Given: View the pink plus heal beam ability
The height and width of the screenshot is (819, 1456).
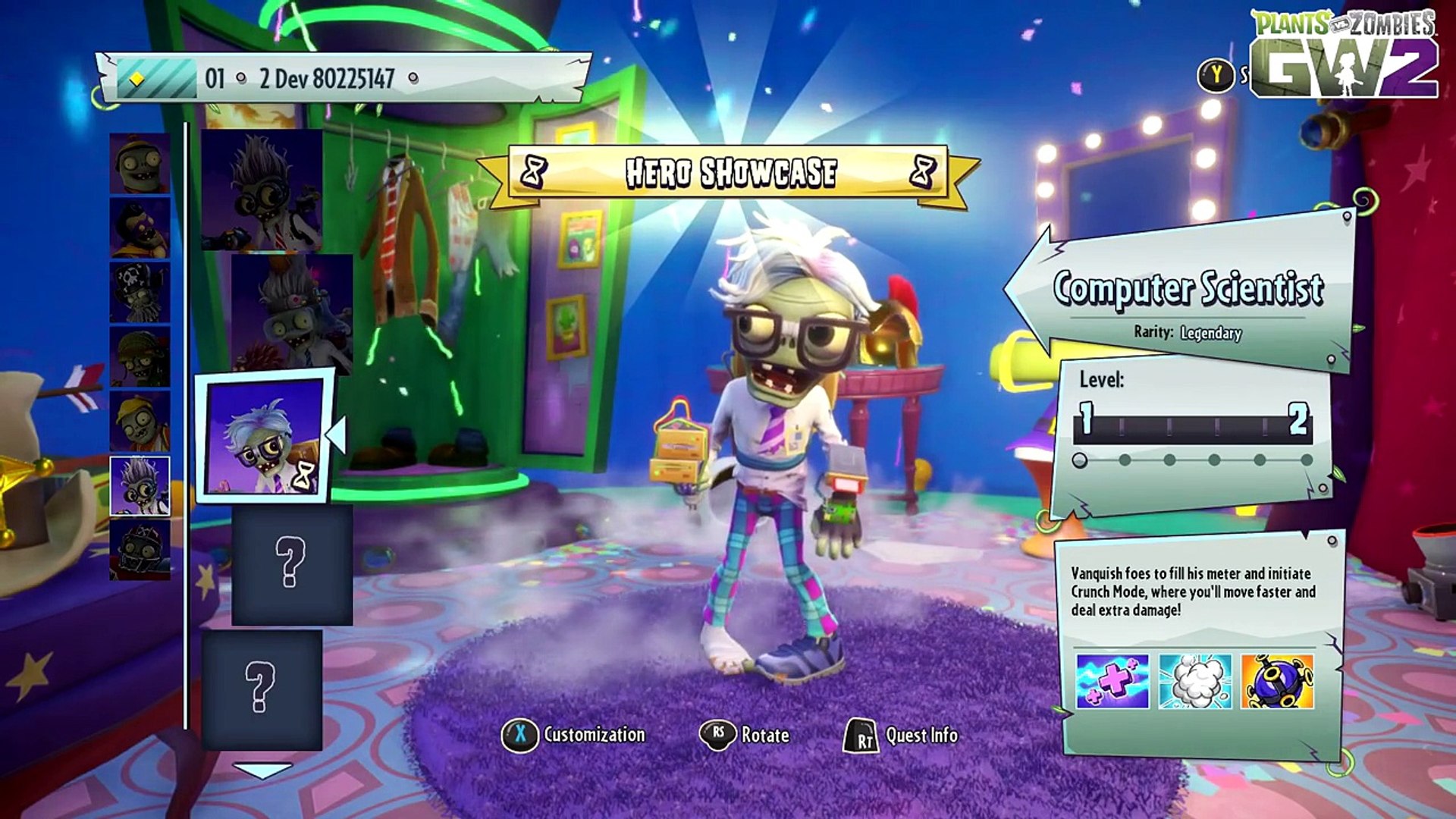Looking at the screenshot, I should [1112, 682].
